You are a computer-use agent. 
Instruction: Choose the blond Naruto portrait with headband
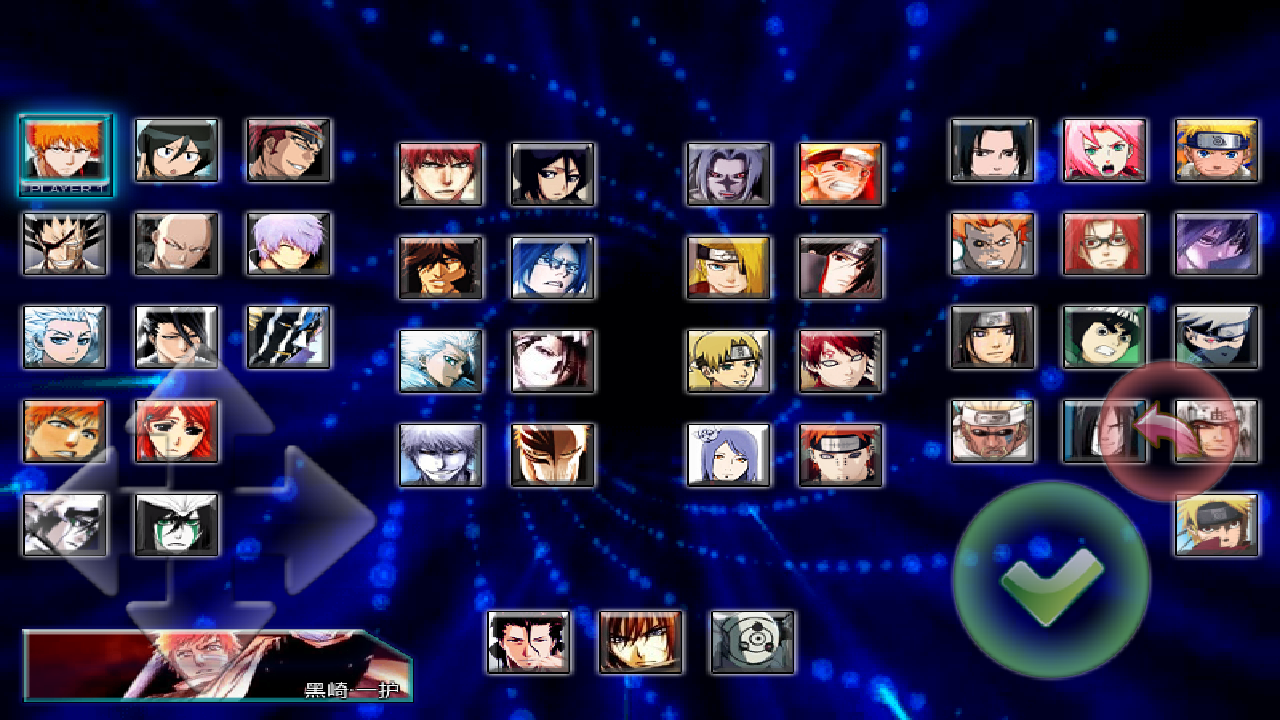click(x=1216, y=150)
